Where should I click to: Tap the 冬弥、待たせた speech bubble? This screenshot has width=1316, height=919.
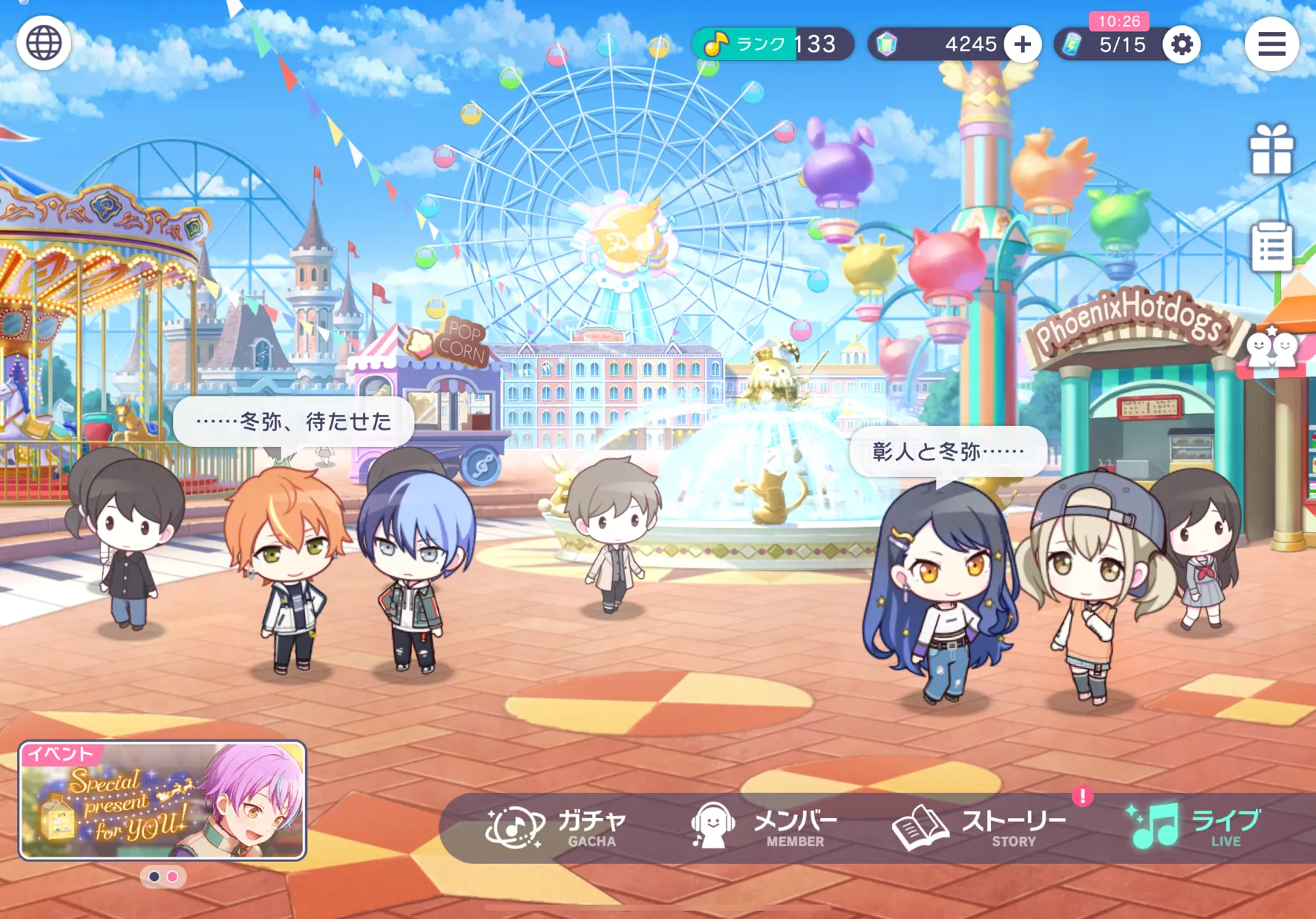293,422
